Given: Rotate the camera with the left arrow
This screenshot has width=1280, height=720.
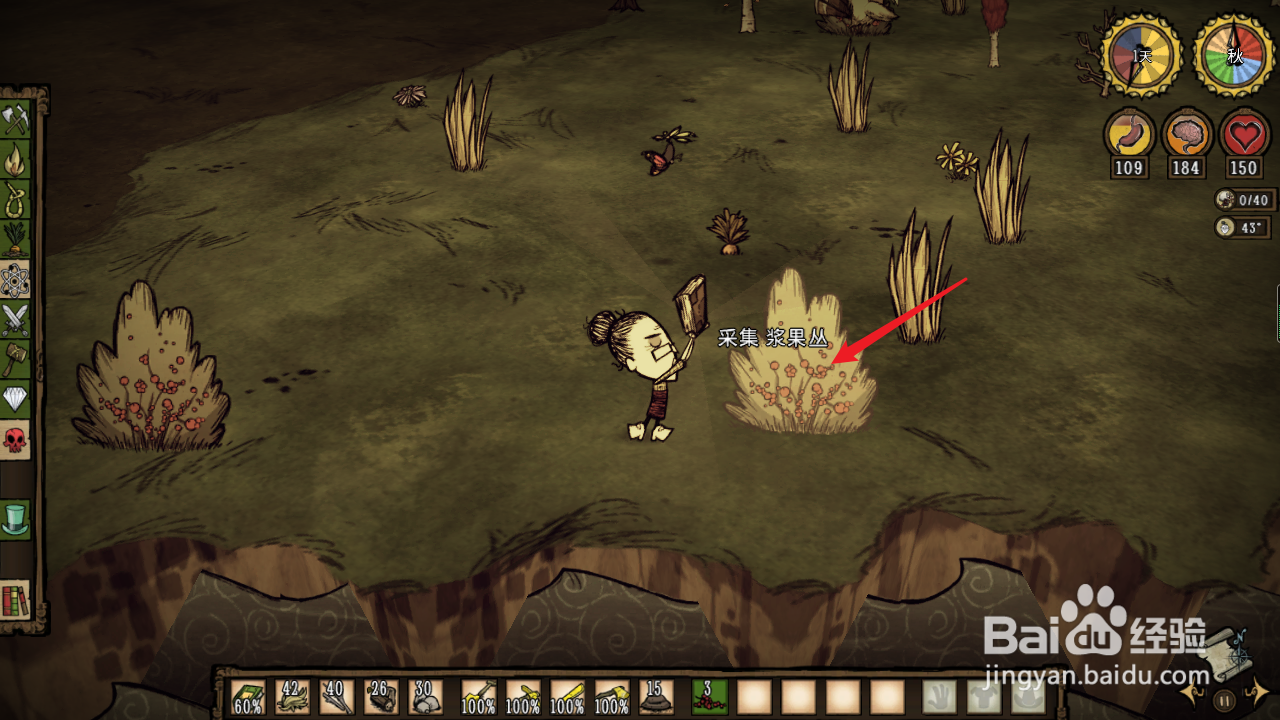Looking at the screenshot, I should (1190, 692).
